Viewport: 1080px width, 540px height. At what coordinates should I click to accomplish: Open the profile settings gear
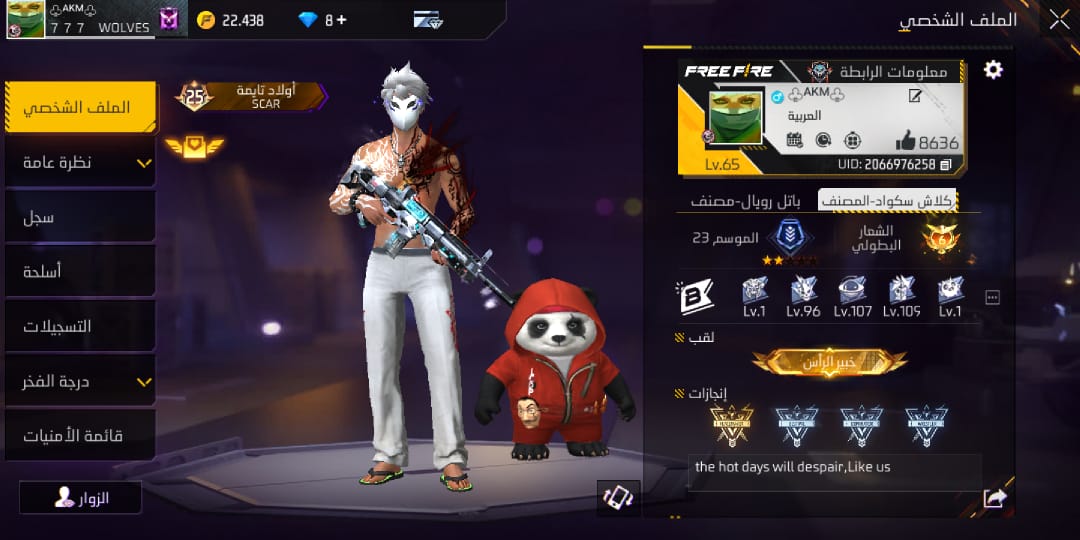(992, 69)
